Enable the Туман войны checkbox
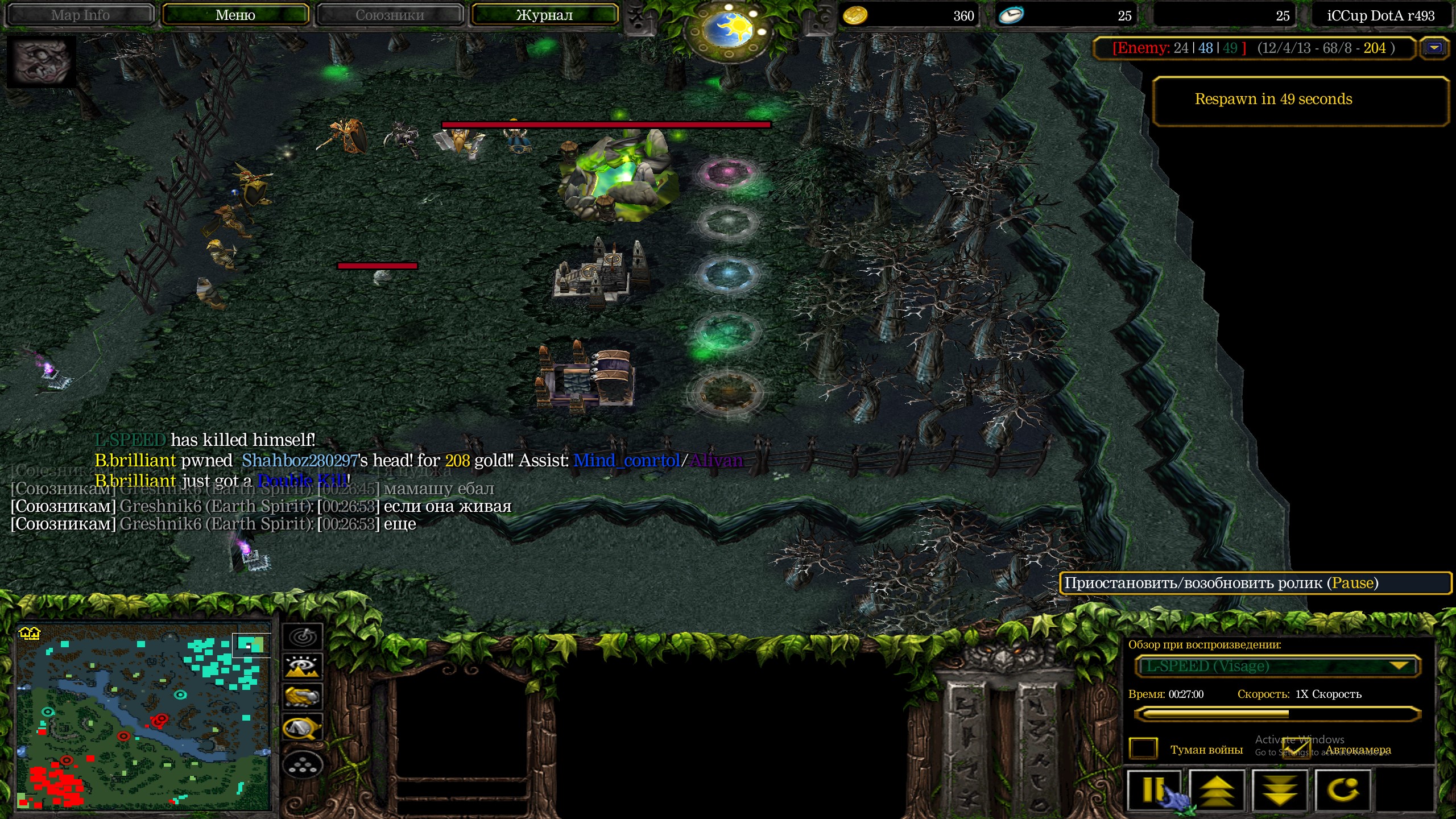The height and width of the screenshot is (819, 1456). click(x=1143, y=748)
